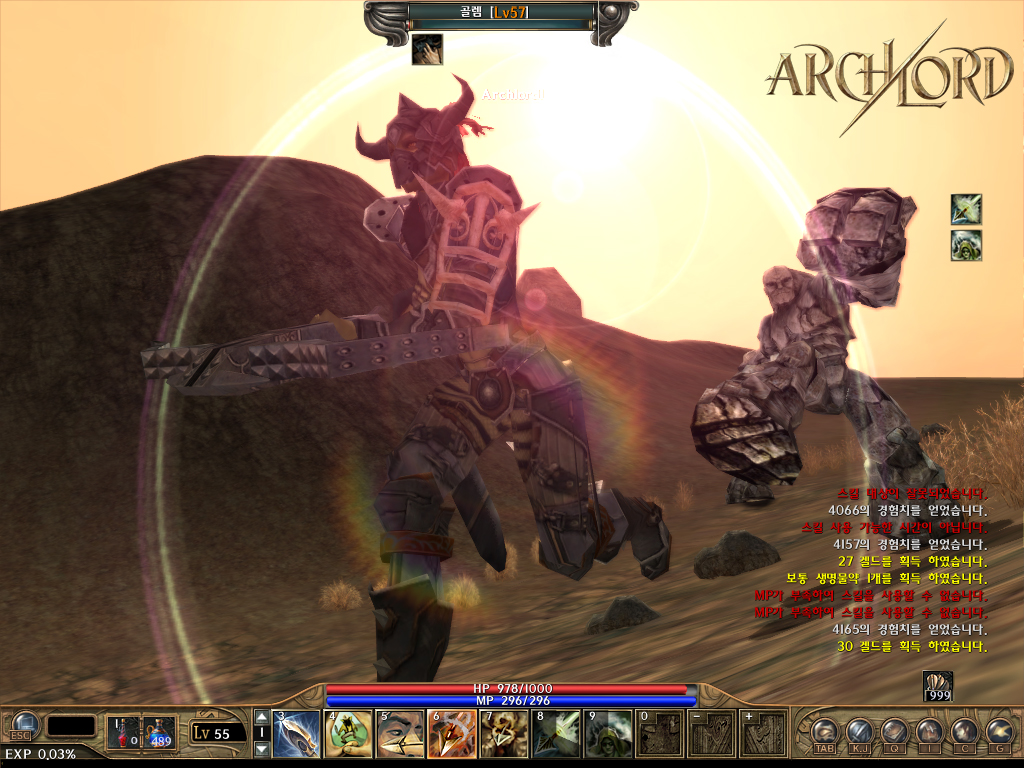
Task: Activate the glowing arrow skill in slot 8
Action: pyautogui.click(x=556, y=733)
